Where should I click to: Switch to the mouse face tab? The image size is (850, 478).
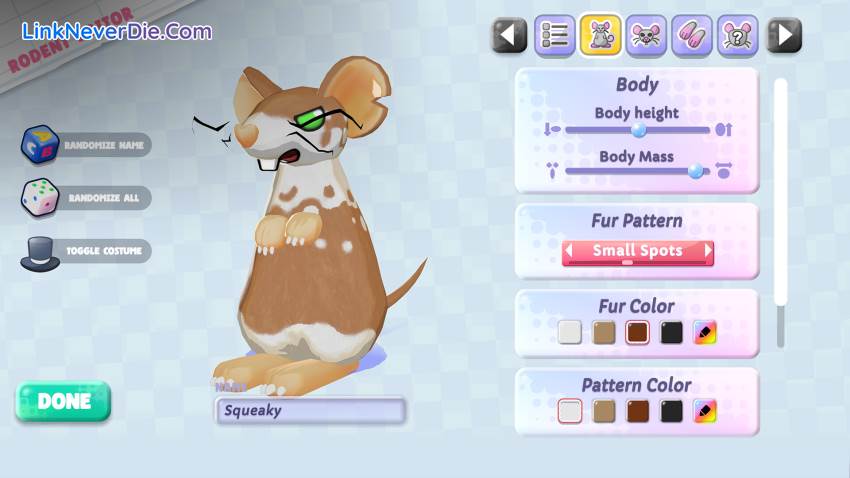pyautogui.click(x=647, y=36)
